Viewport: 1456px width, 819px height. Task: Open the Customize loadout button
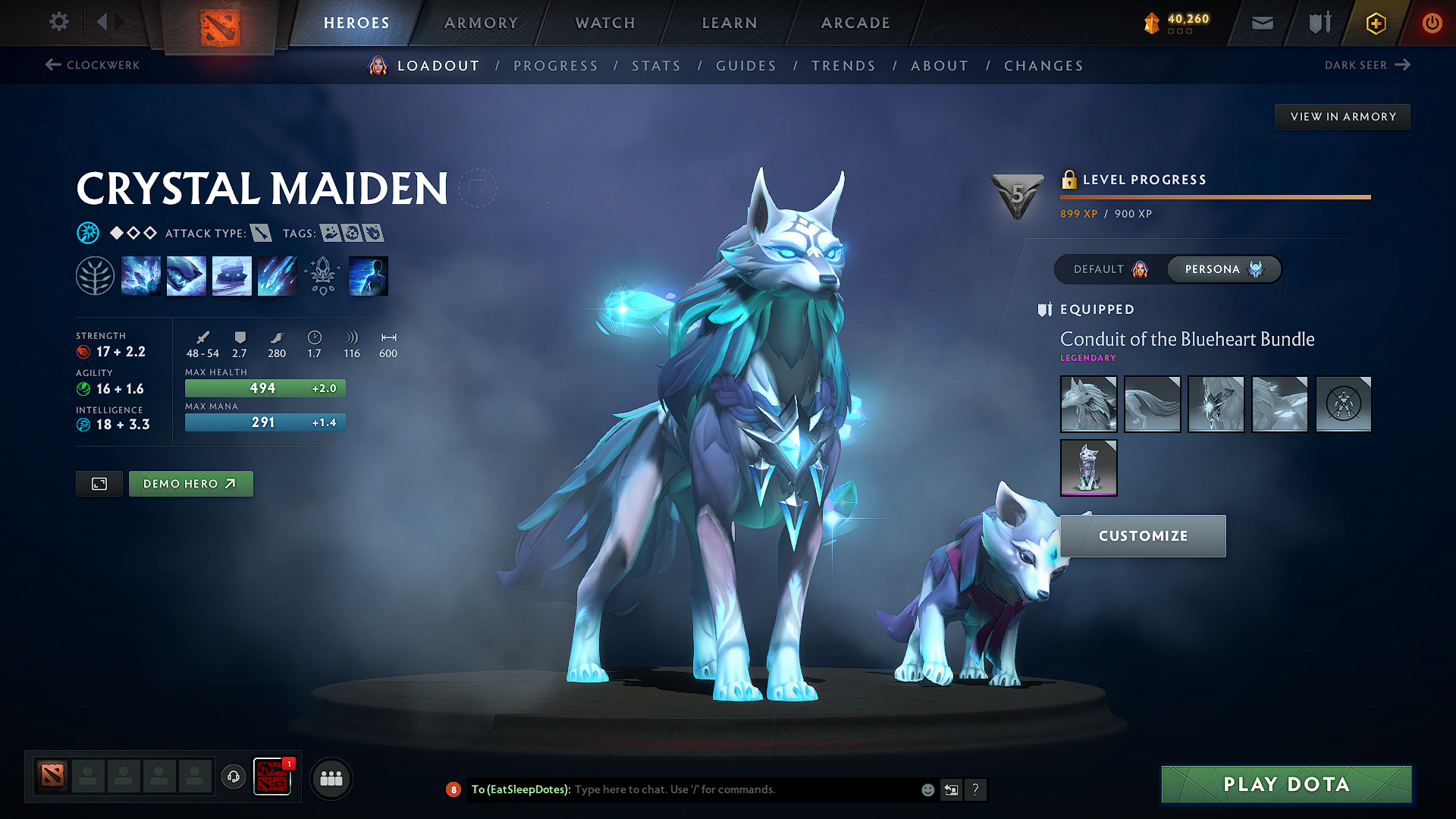coord(1143,536)
